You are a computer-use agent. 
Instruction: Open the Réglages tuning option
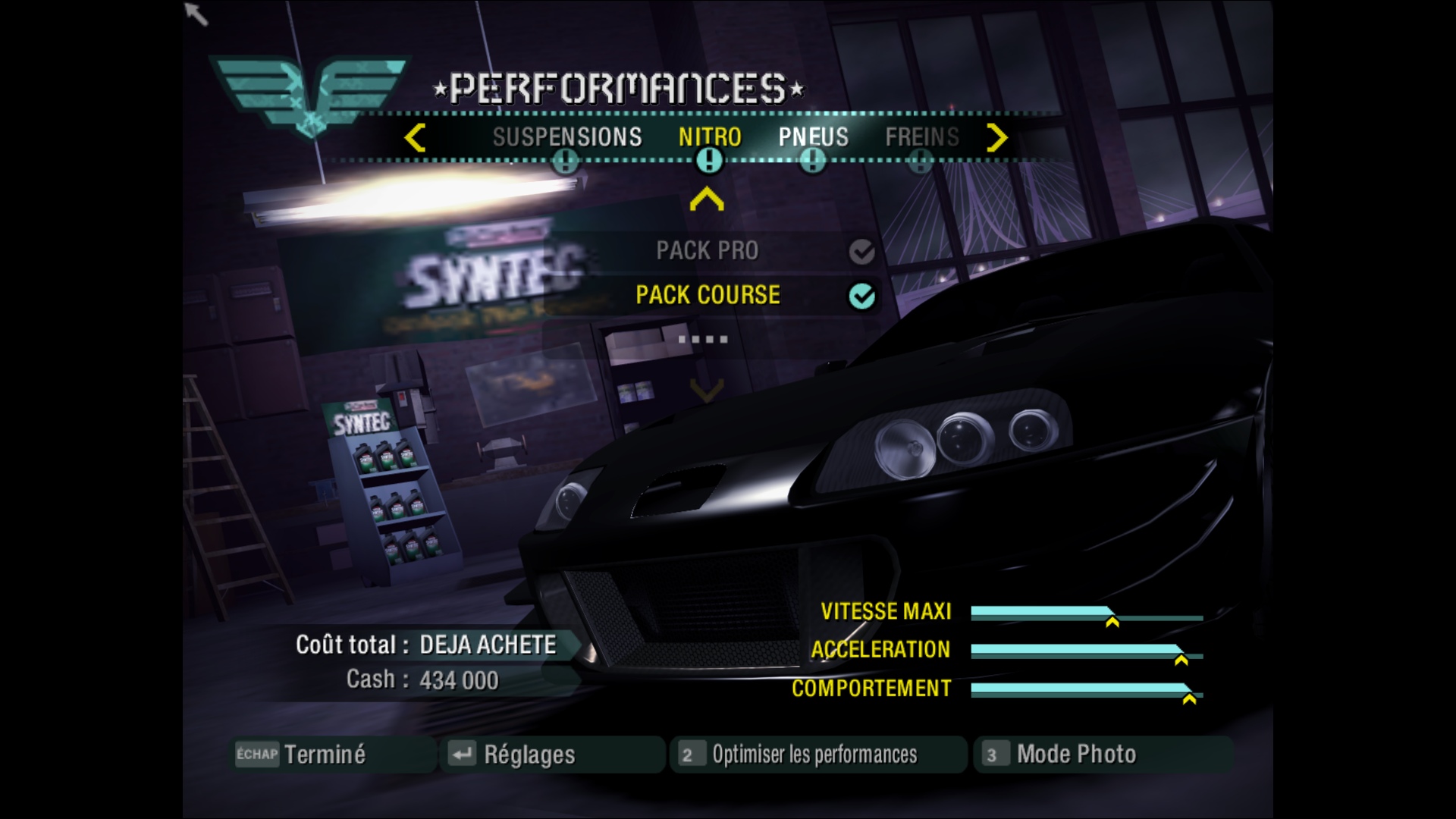[529, 755]
